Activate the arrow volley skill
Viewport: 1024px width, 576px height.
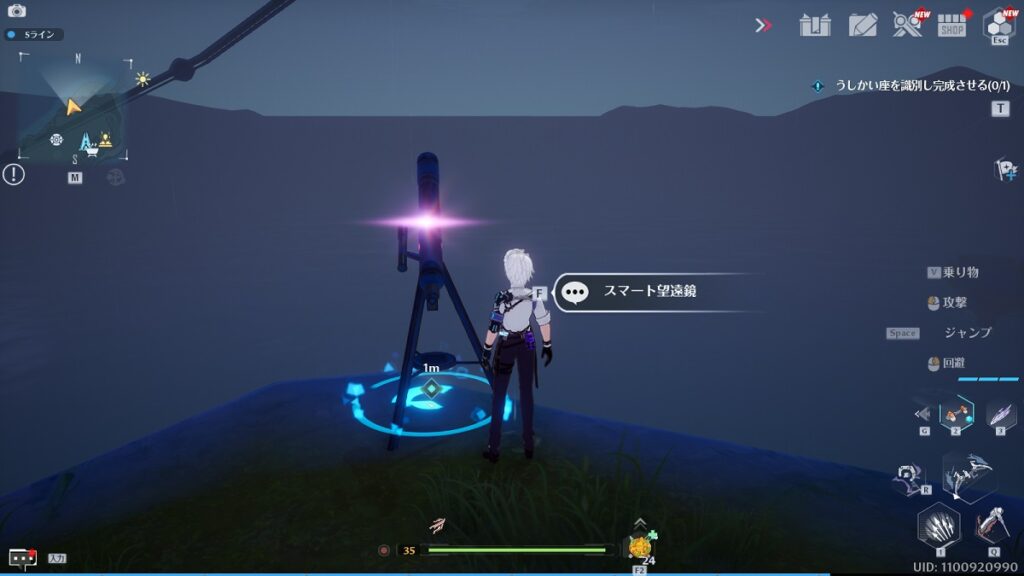(x=939, y=524)
